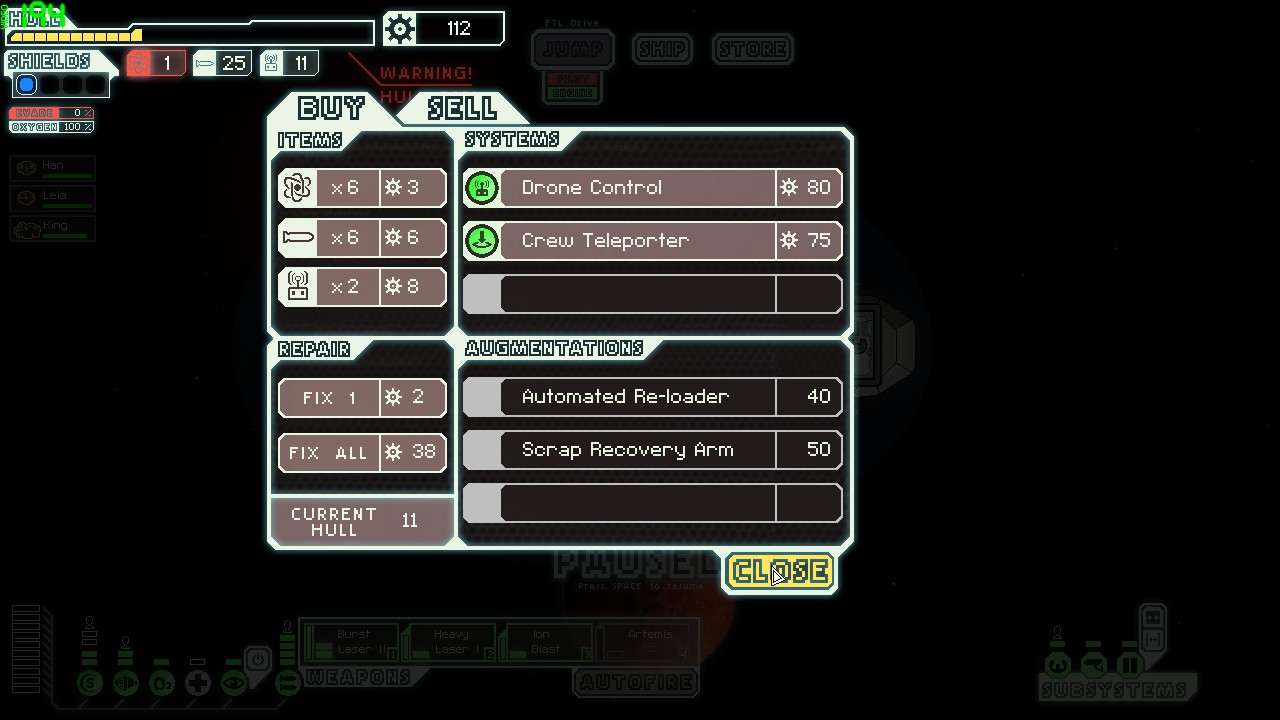This screenshot has height=720, width=1280.
Task: Buy missiles for 6 scrap
Action: (x=362, y=238)
